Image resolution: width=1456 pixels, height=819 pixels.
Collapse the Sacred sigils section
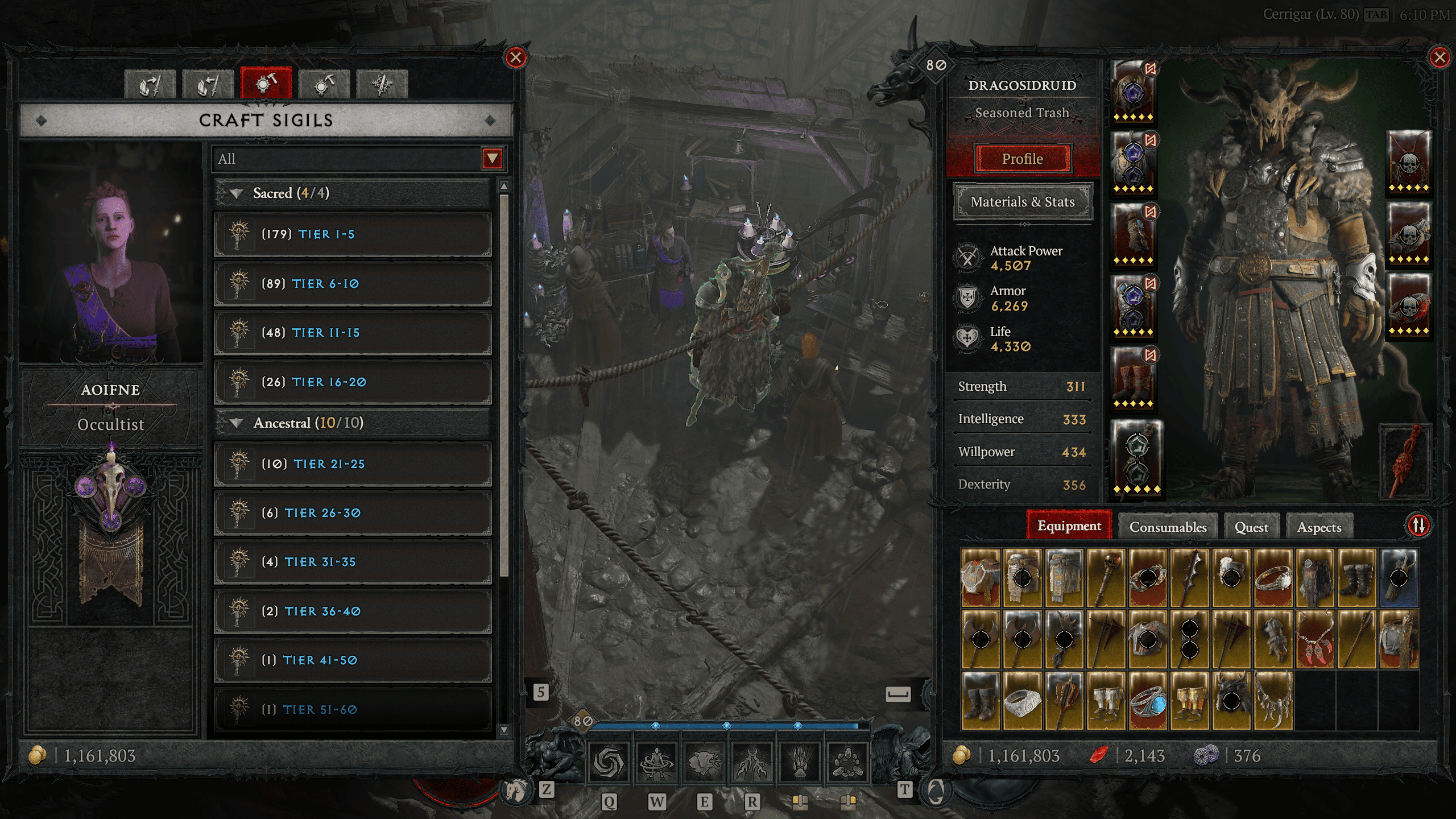click(x=237, y=193)
